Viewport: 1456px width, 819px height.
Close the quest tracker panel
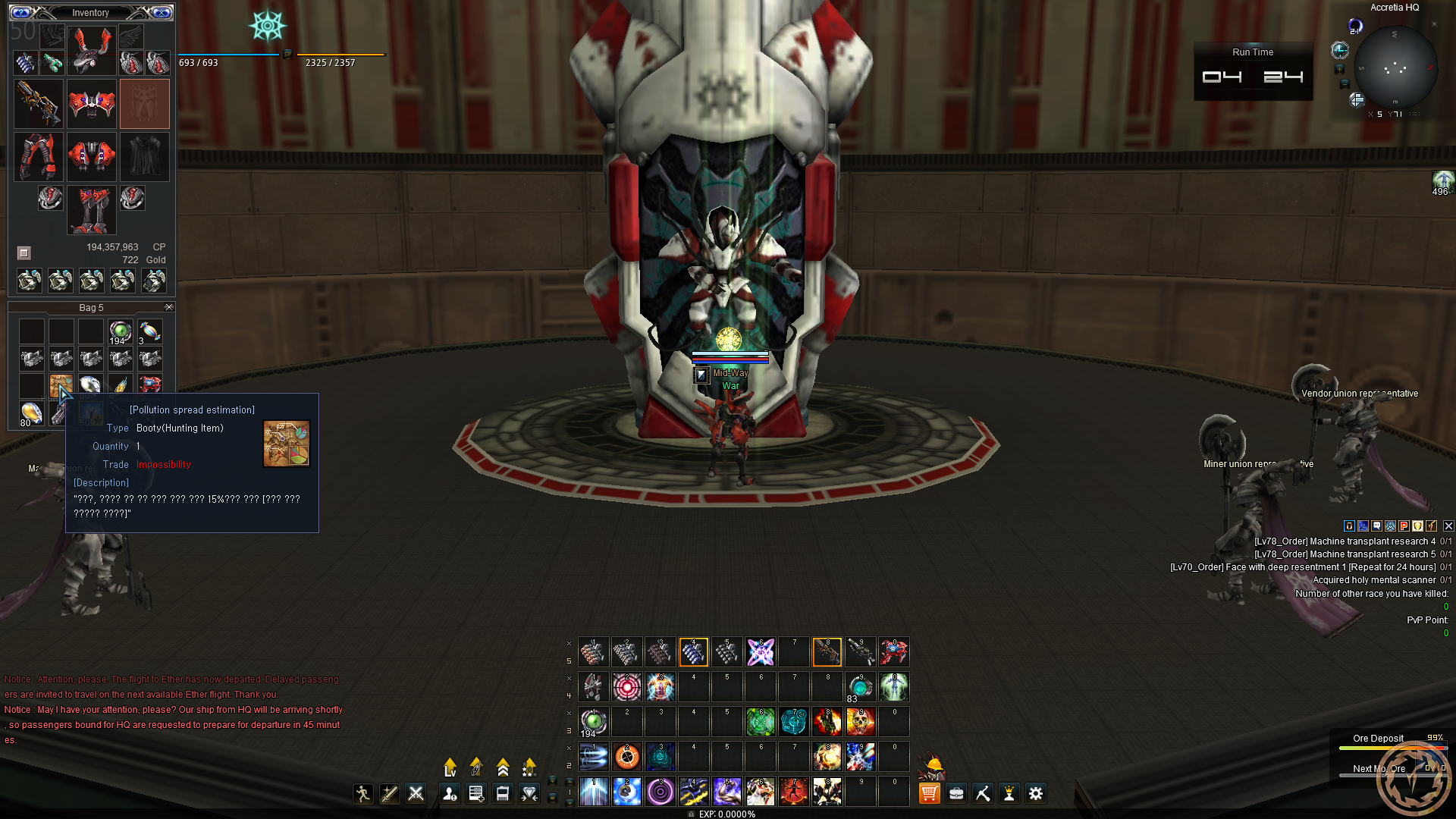click(x=1448, y=526)
